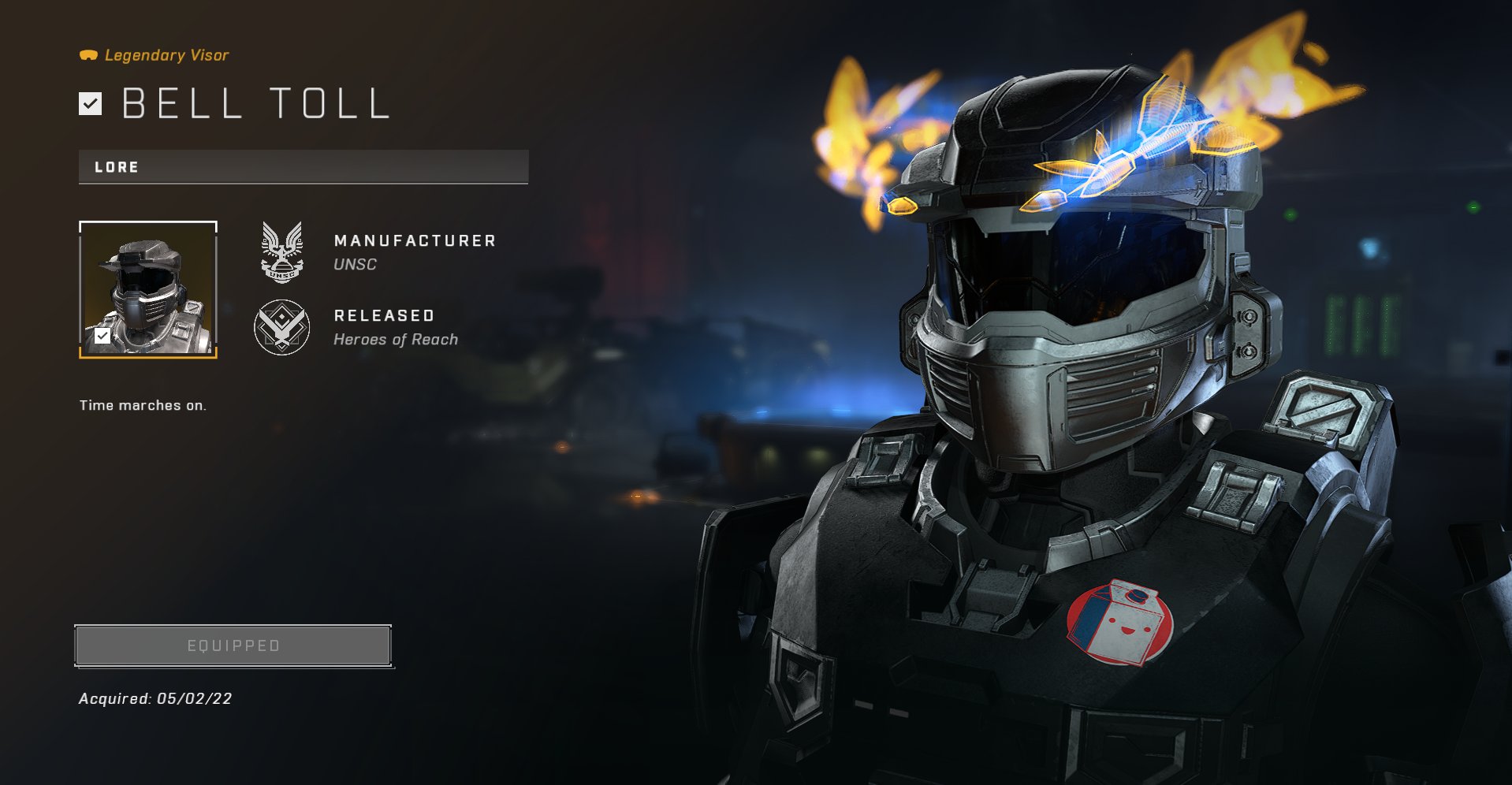Uncheck the owned indicator beside the item name
Image resolution: width=1512 pixels, height=785 pixels.
(x=89, y=102)
